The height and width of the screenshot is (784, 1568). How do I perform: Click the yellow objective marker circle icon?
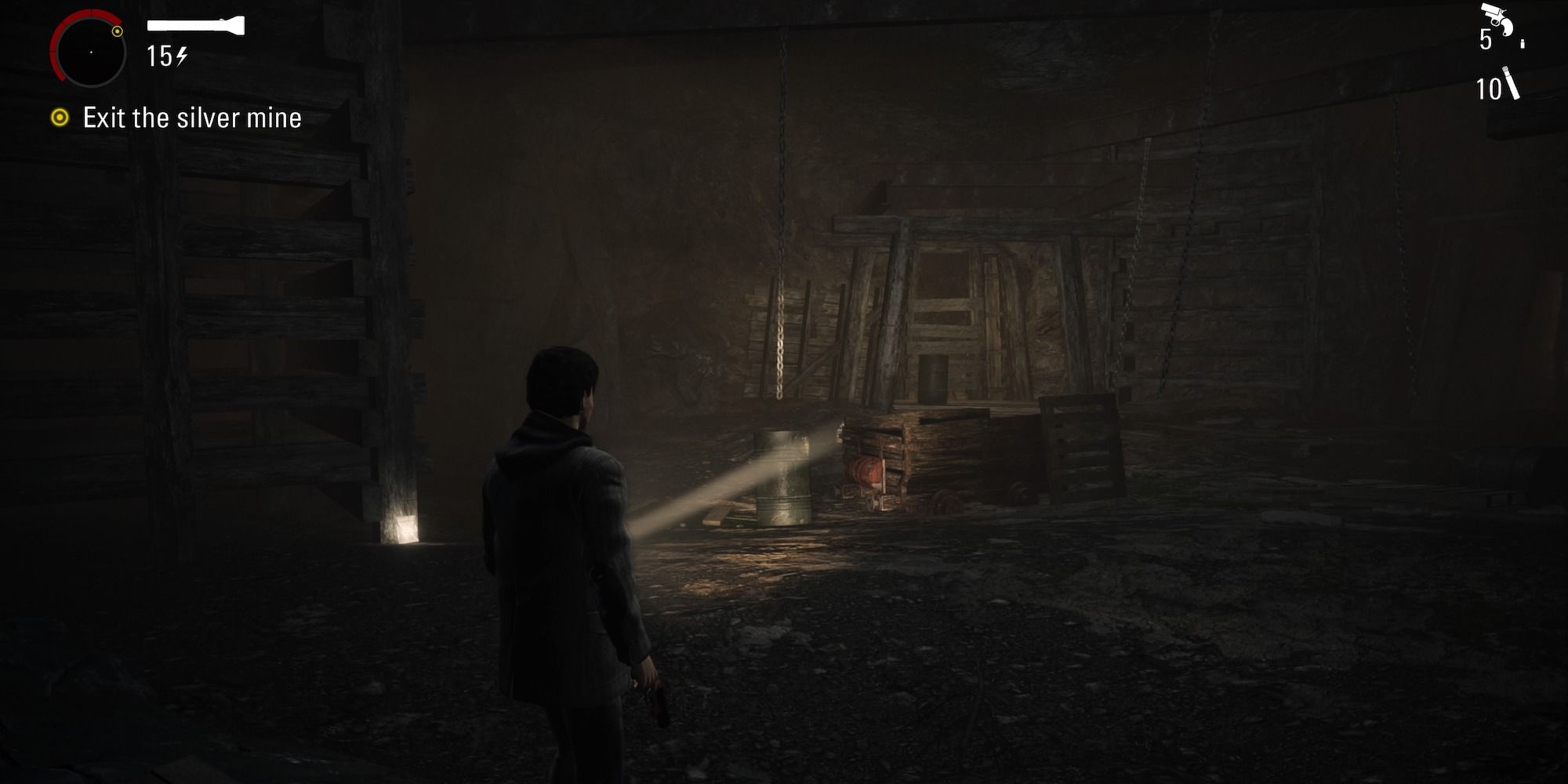(60, 117)
